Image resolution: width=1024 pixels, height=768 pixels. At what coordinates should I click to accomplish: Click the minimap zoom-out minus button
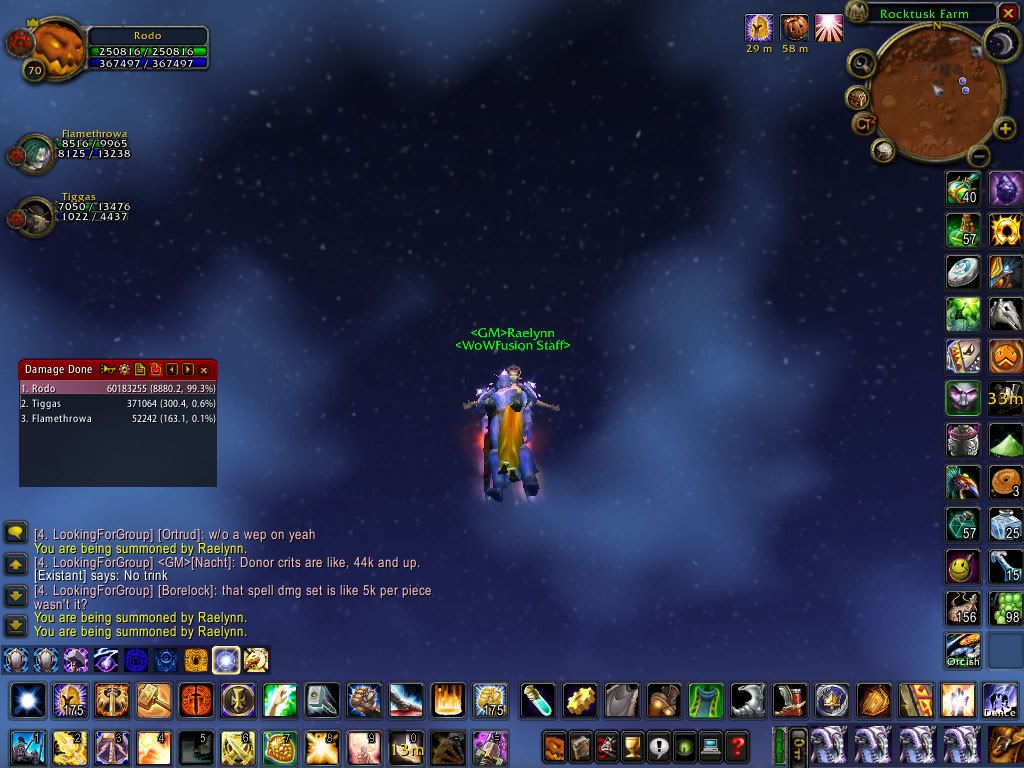coord(979,156)
